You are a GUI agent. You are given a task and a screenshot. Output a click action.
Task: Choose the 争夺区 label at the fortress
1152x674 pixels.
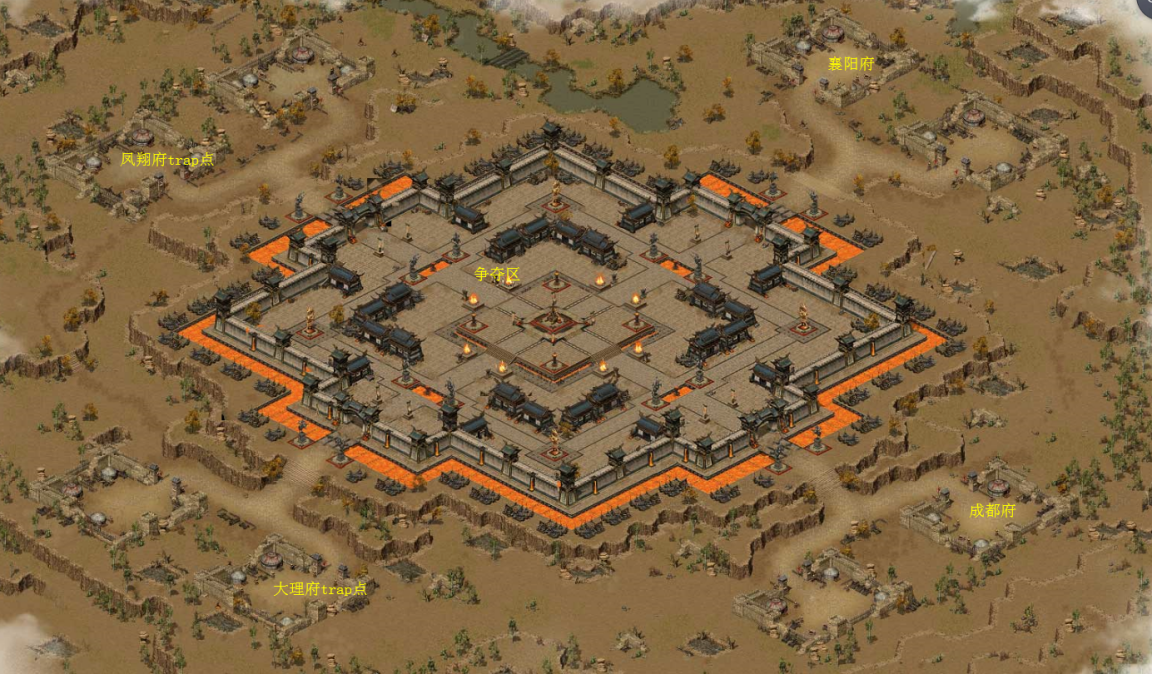click(497, 274)
